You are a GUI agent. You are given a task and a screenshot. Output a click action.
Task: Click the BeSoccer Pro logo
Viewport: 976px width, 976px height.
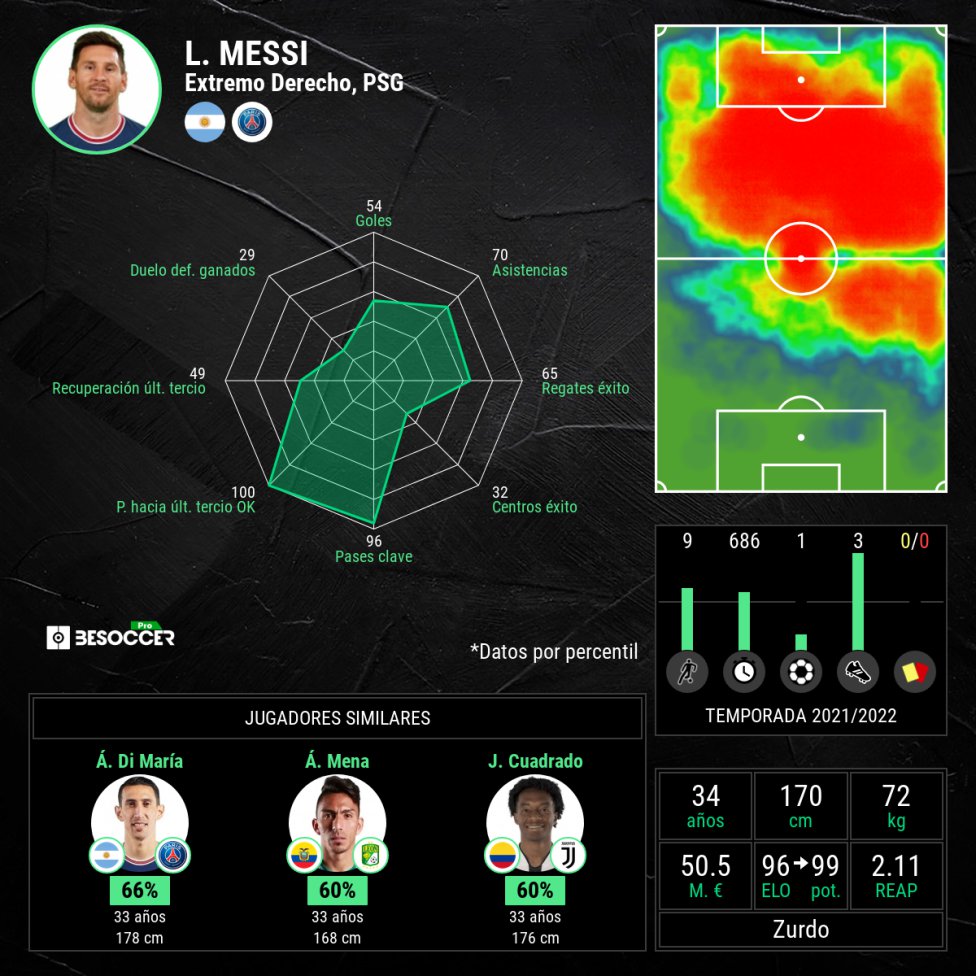(111, 636)
